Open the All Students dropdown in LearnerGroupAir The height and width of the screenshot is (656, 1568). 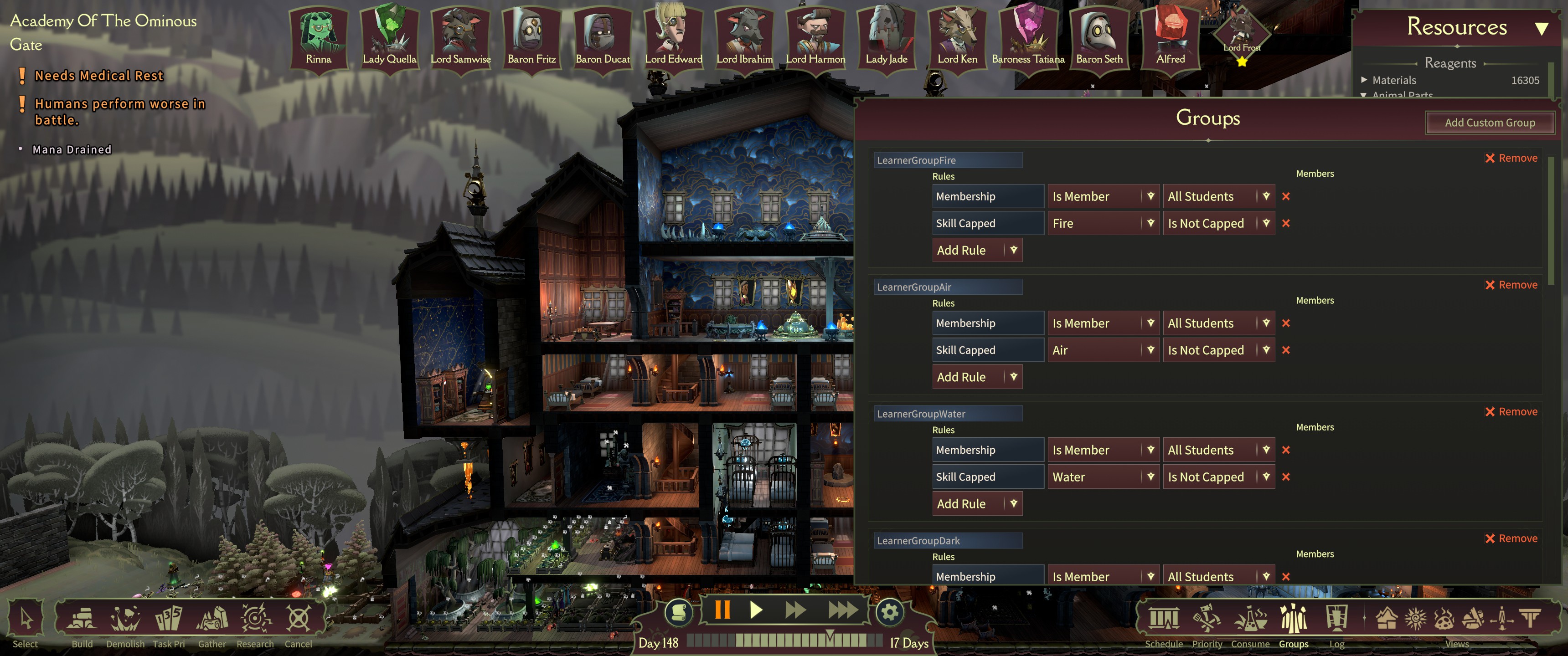click(1218, 323)
